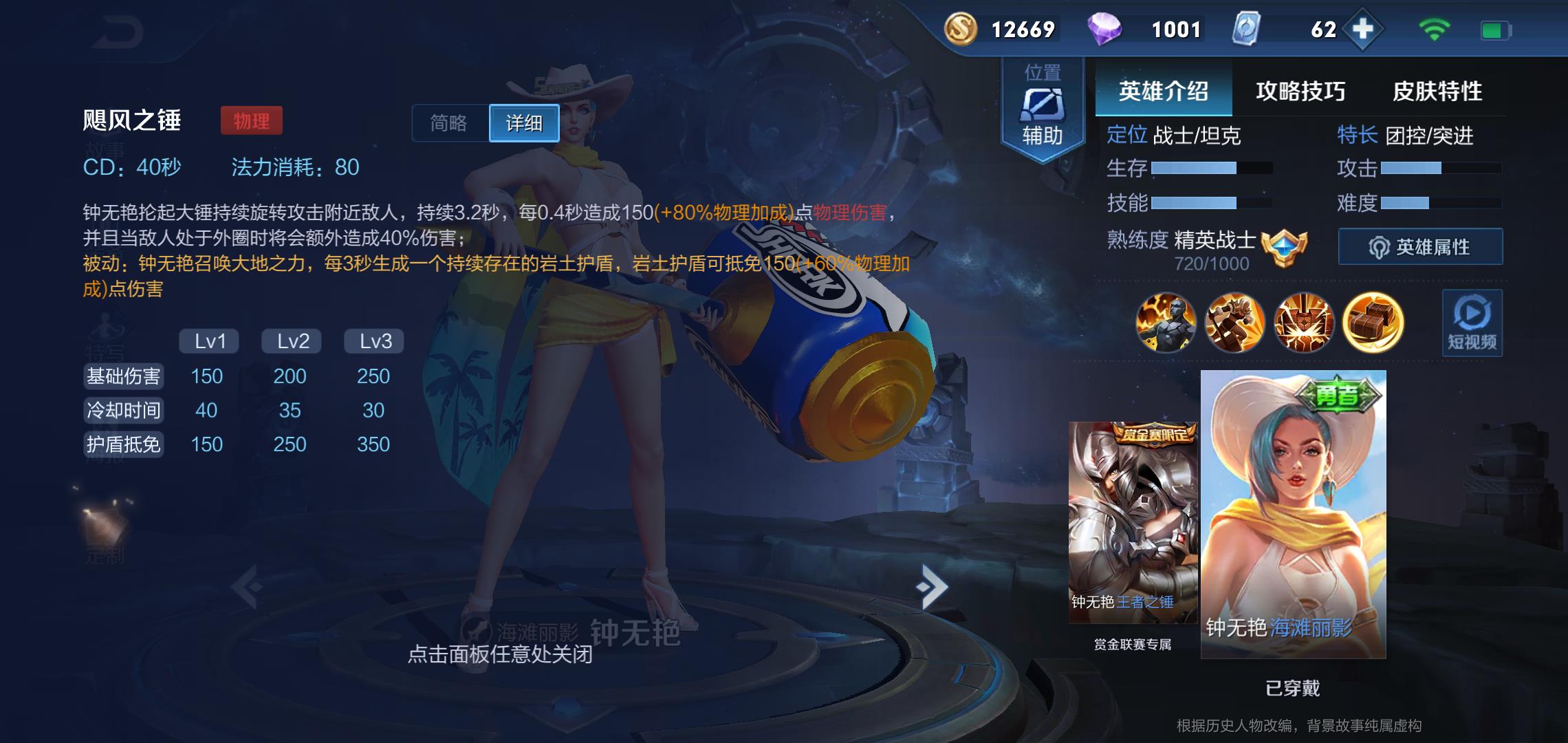Select the flying stone fist skill icon
Viewport: 1568px width, 743px height.
coord(1234,323)
